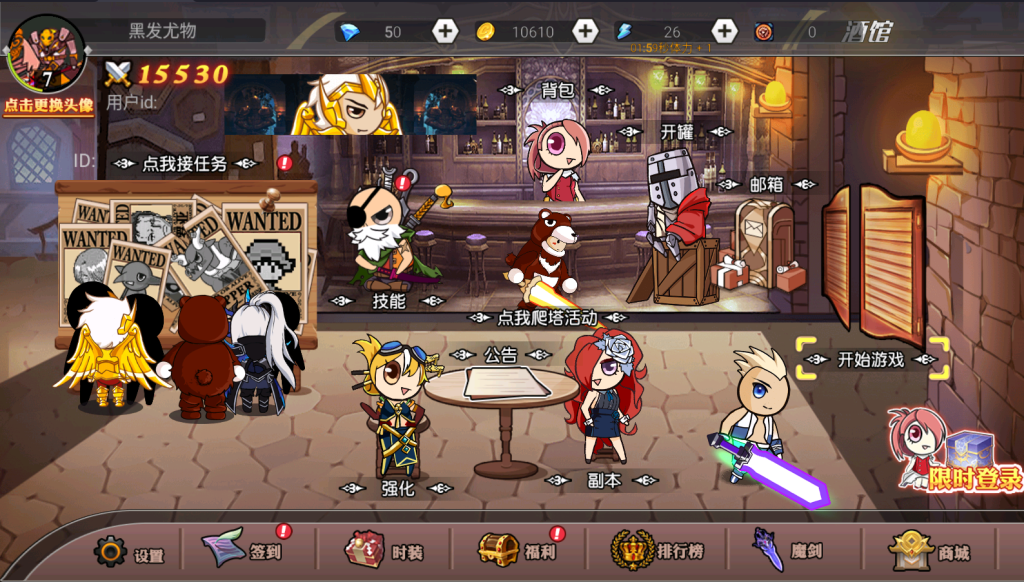Change avatar via 点击更换头像 button
1024x582 pixels.
48,104
